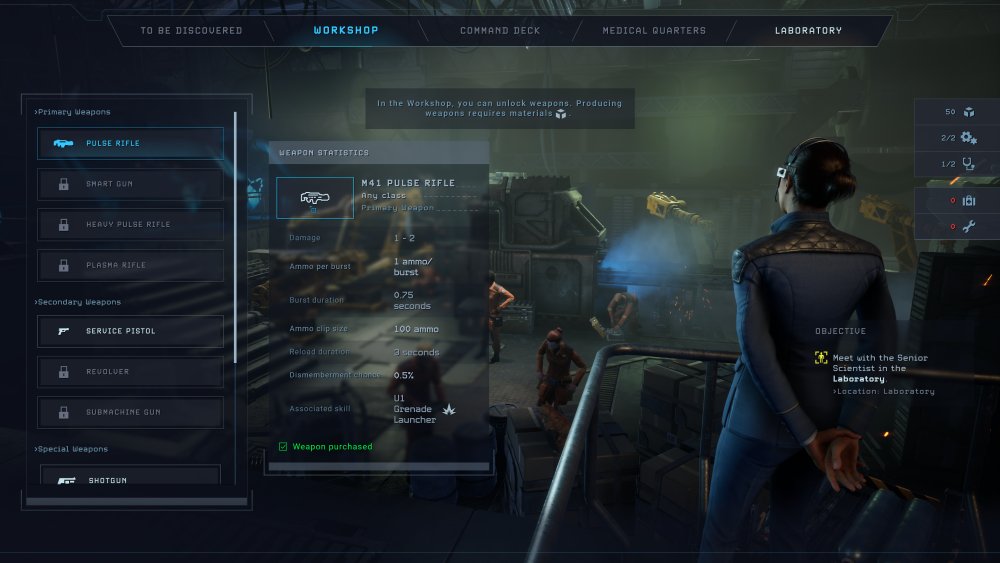Viewport: 1000px width, 563px height.
Task: Pick the Shotgun special weapon
Action: coord(131,479)
